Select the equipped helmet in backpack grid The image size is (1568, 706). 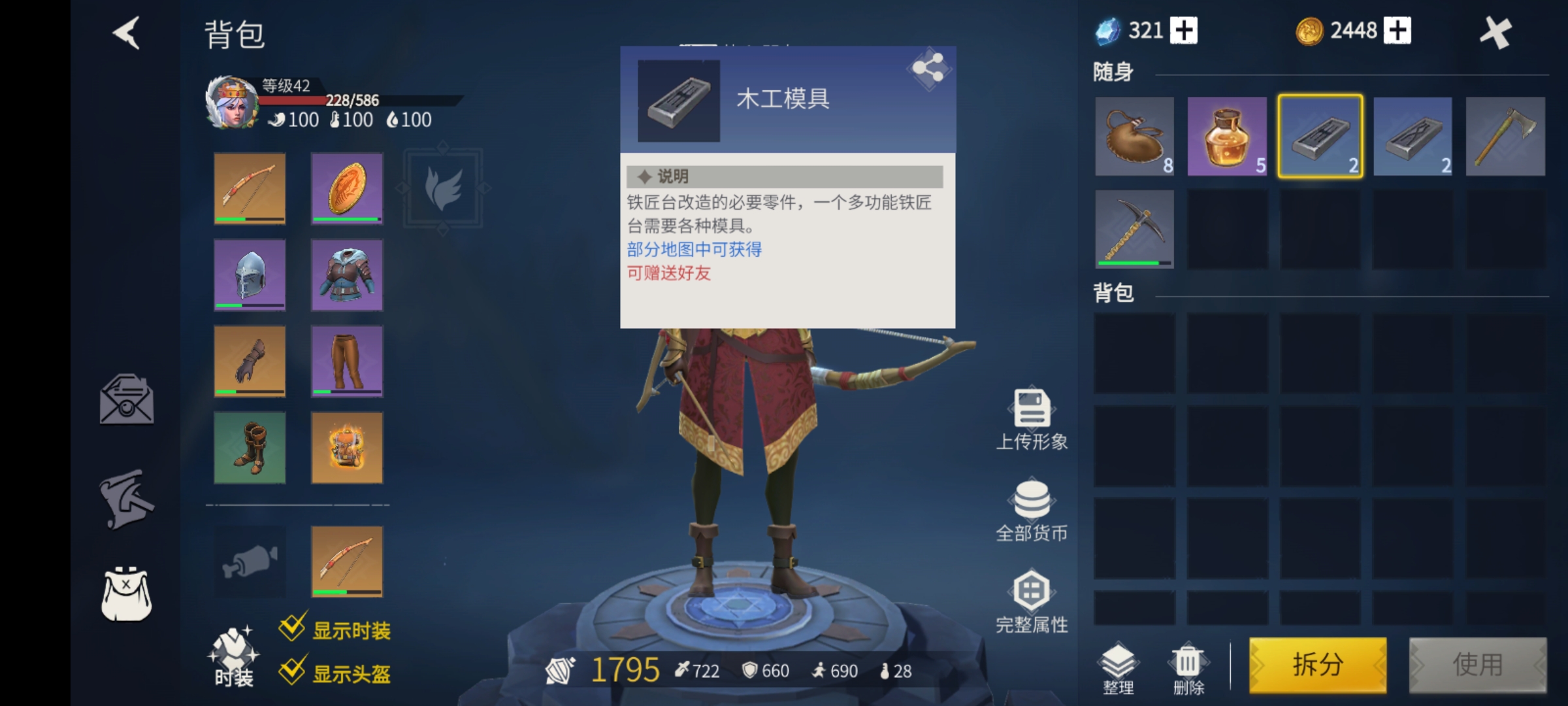(249, 275)
